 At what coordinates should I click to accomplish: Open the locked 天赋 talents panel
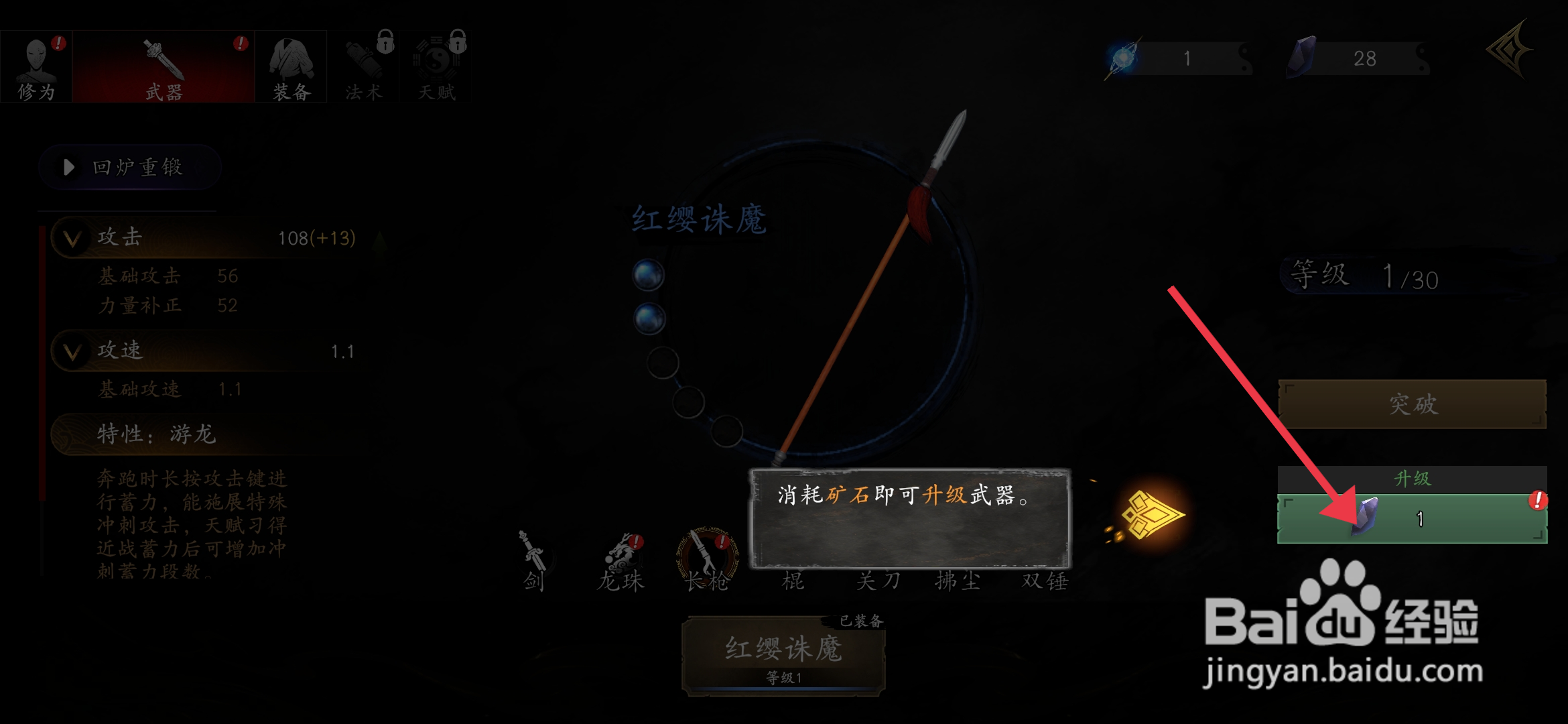click(436, 65)
